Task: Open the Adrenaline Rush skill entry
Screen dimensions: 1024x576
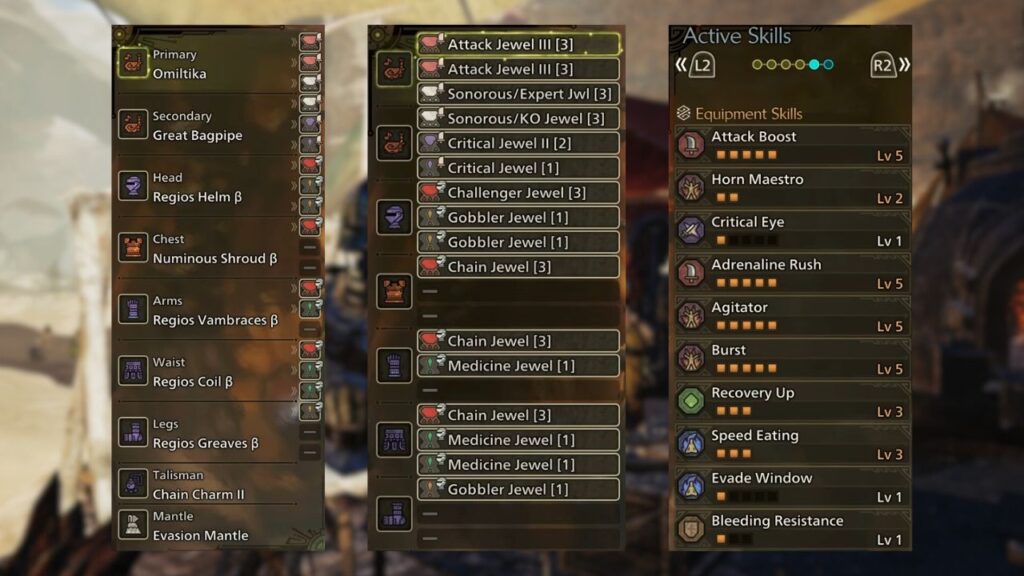Action: (x=790, y=273)
